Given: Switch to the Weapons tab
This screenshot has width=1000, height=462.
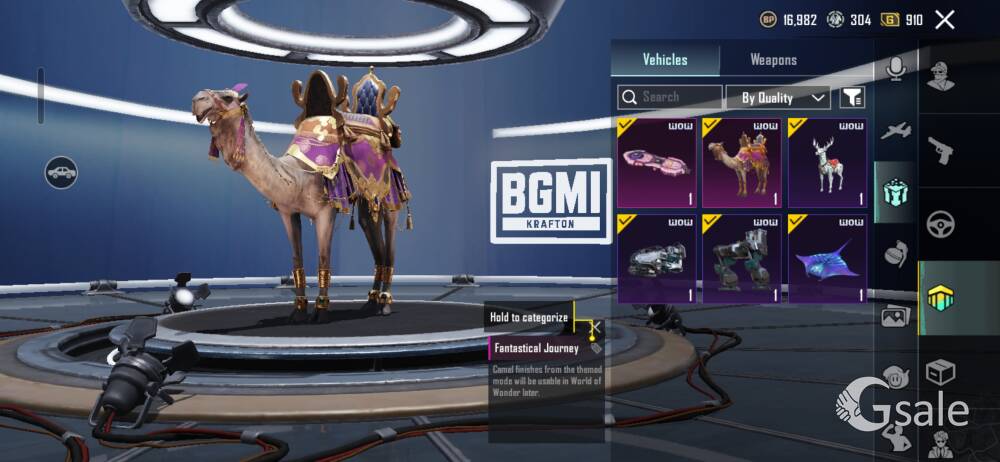Looking at the screenshot, I should click(x=773, y=60).
